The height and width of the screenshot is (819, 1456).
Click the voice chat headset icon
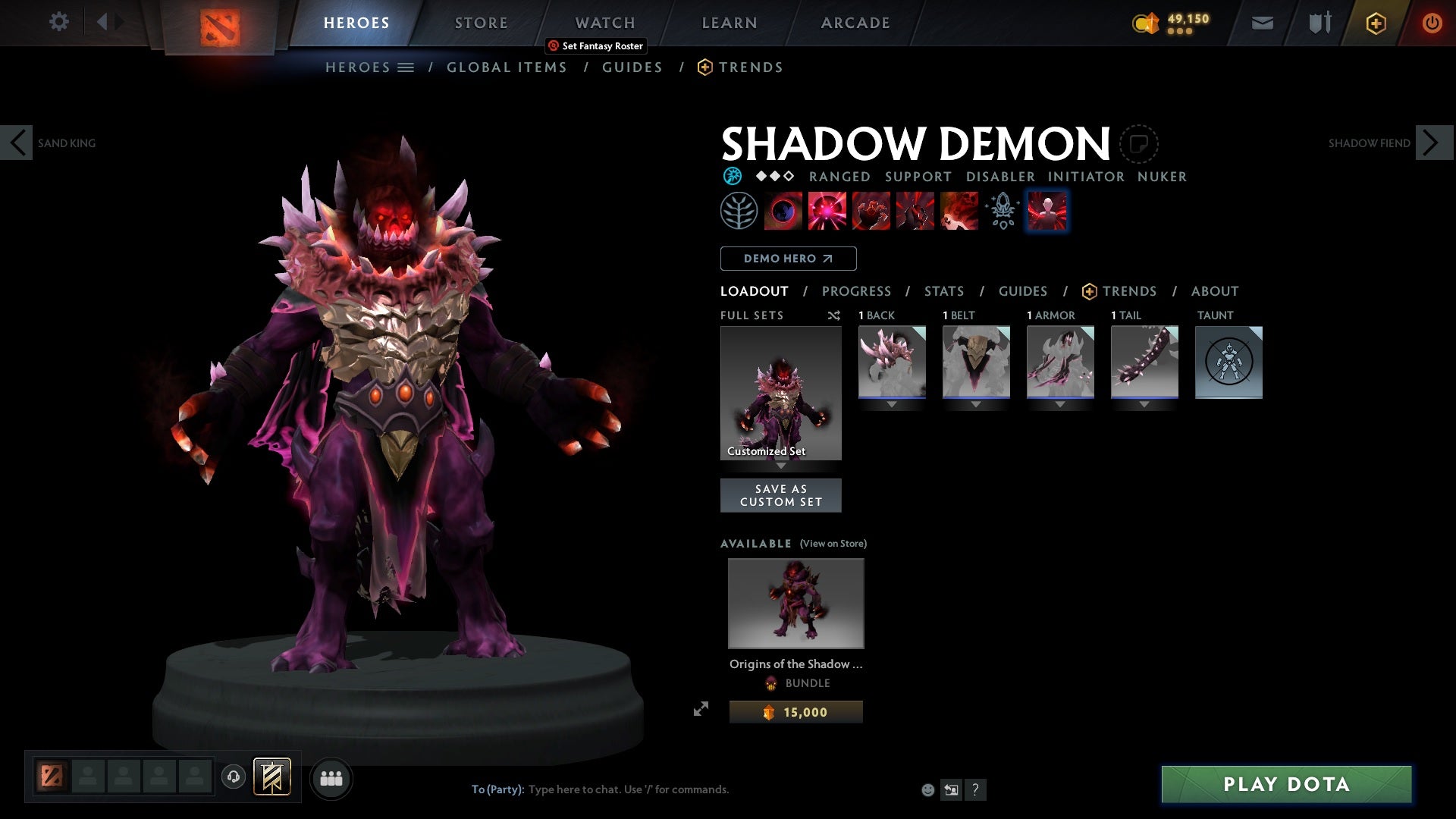tap(233, 777)
